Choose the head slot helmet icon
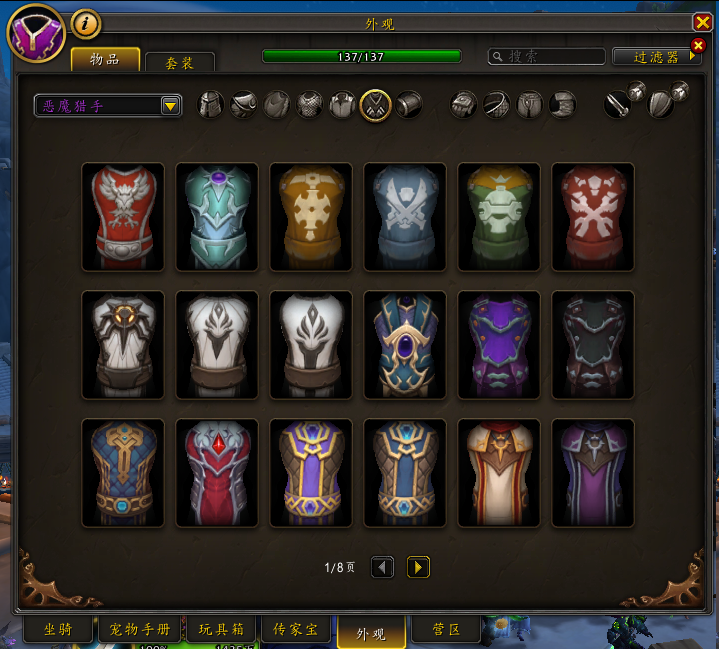Viewport: 719px width, 649px height. click(211, 104)
